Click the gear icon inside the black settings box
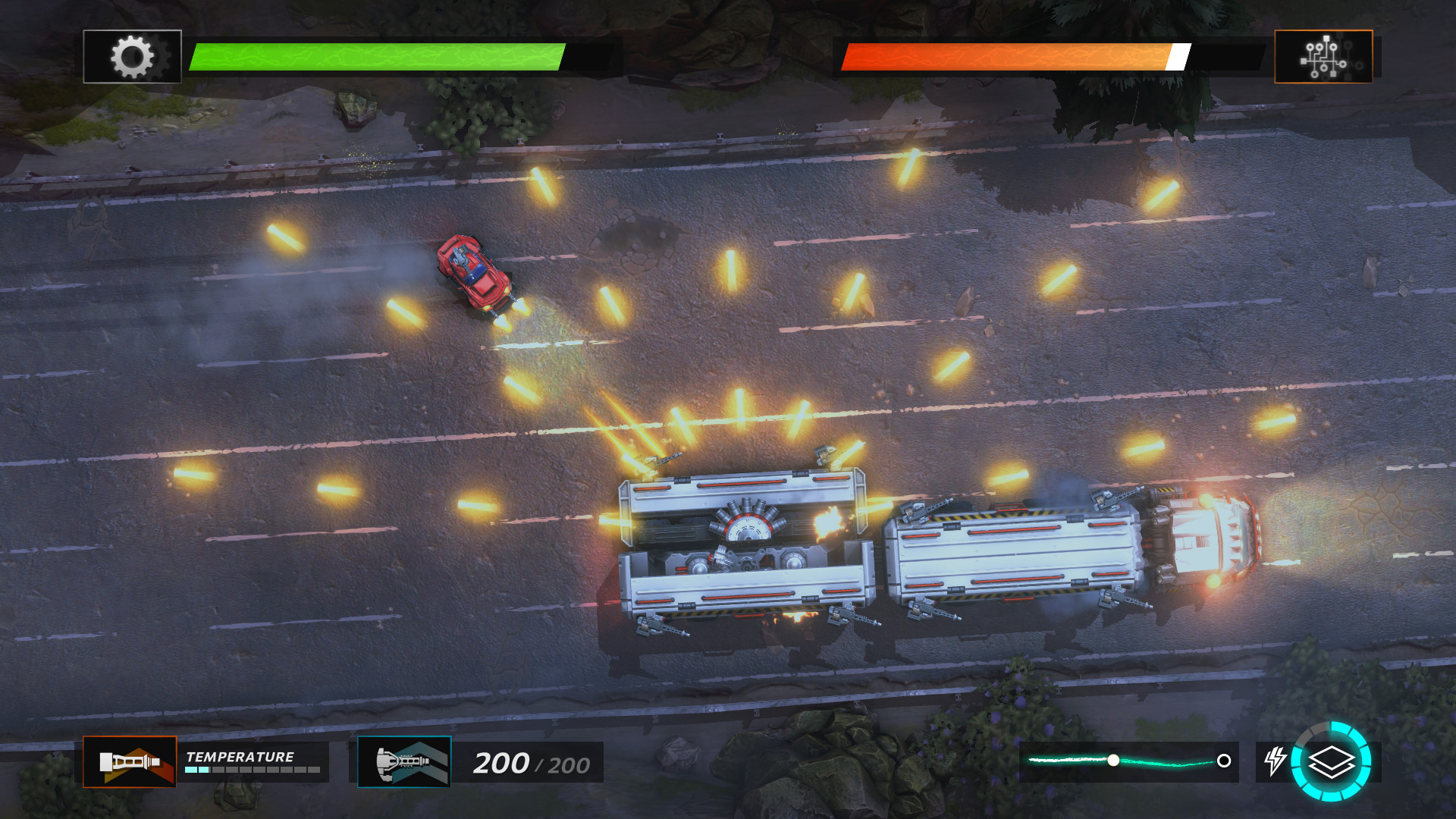Screen dimensions: 1456x819 pos(131,55)
